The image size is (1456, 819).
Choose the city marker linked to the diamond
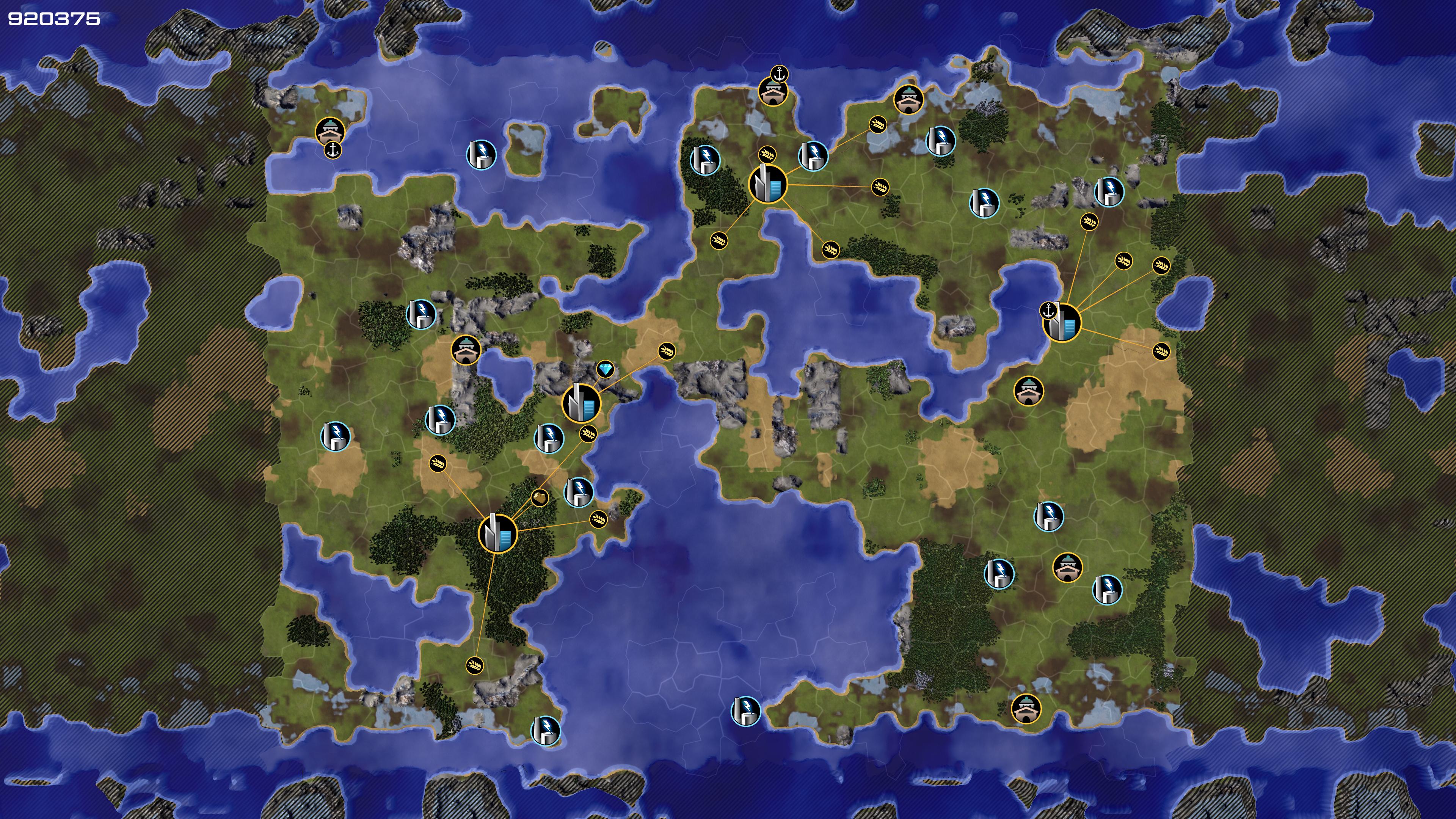click(x=581, y=403)
